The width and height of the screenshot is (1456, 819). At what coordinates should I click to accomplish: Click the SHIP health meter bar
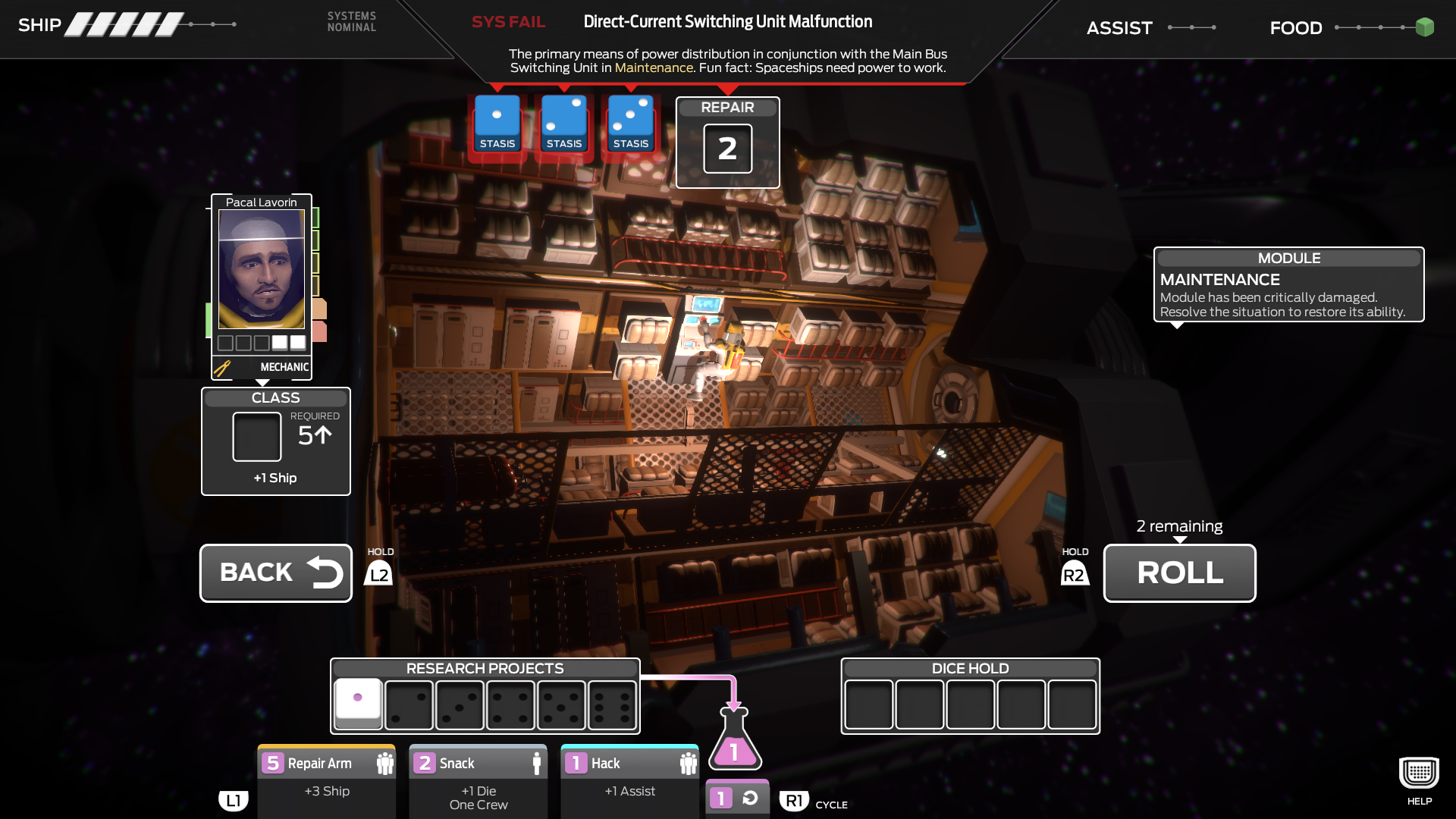point(121,24)
